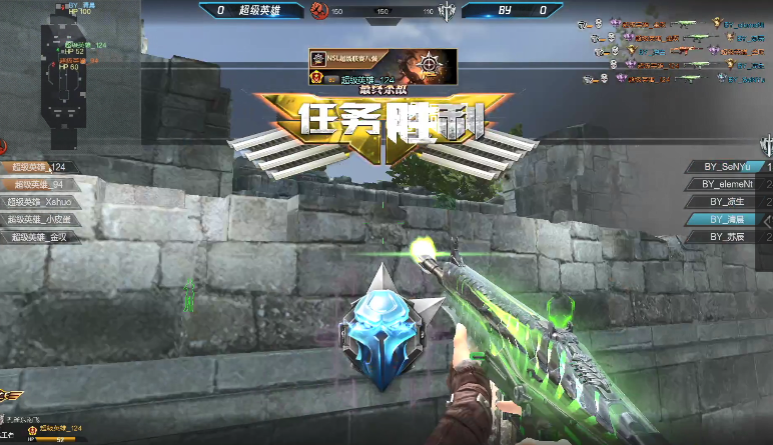
Task: Spectate player 超级英雄_94
Action: pyautogui.click(x=40, y=184)
